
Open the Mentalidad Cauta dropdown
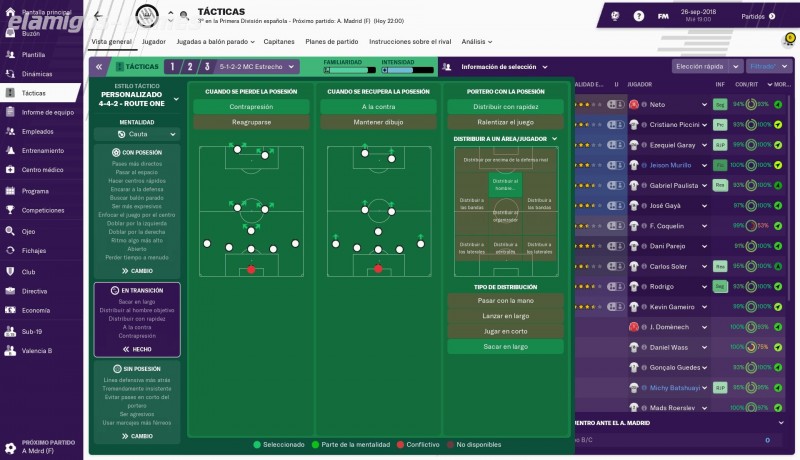point(136,132)
